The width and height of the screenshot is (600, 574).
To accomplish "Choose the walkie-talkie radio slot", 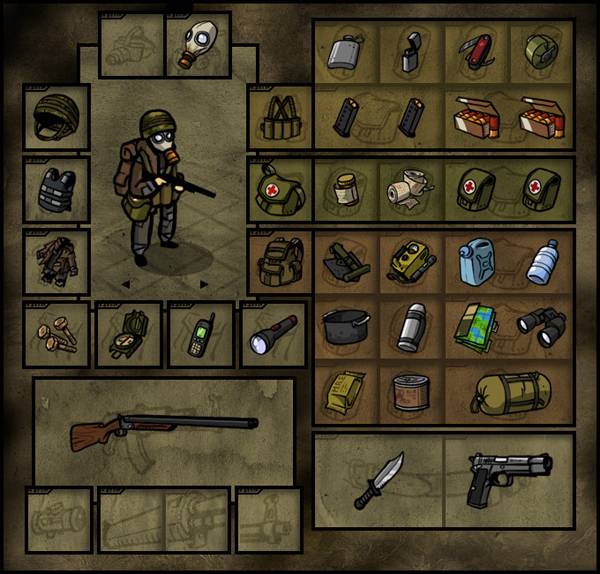I will coord(200,335).
